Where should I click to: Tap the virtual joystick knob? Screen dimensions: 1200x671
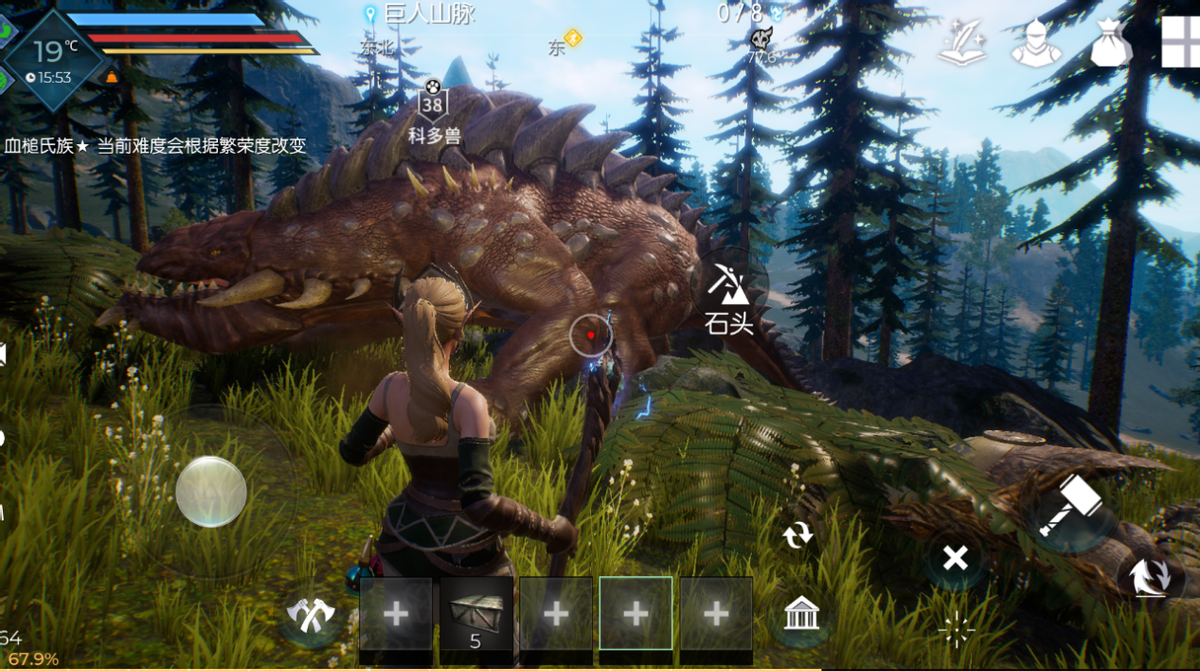(211, 491)
